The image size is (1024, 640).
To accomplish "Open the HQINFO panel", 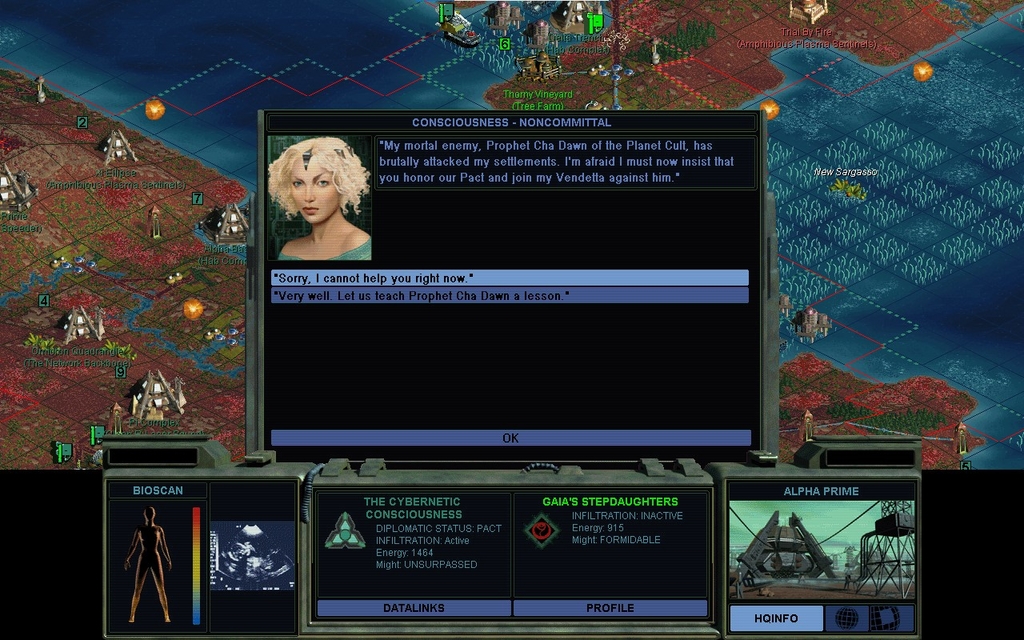I will coord(776,618).
